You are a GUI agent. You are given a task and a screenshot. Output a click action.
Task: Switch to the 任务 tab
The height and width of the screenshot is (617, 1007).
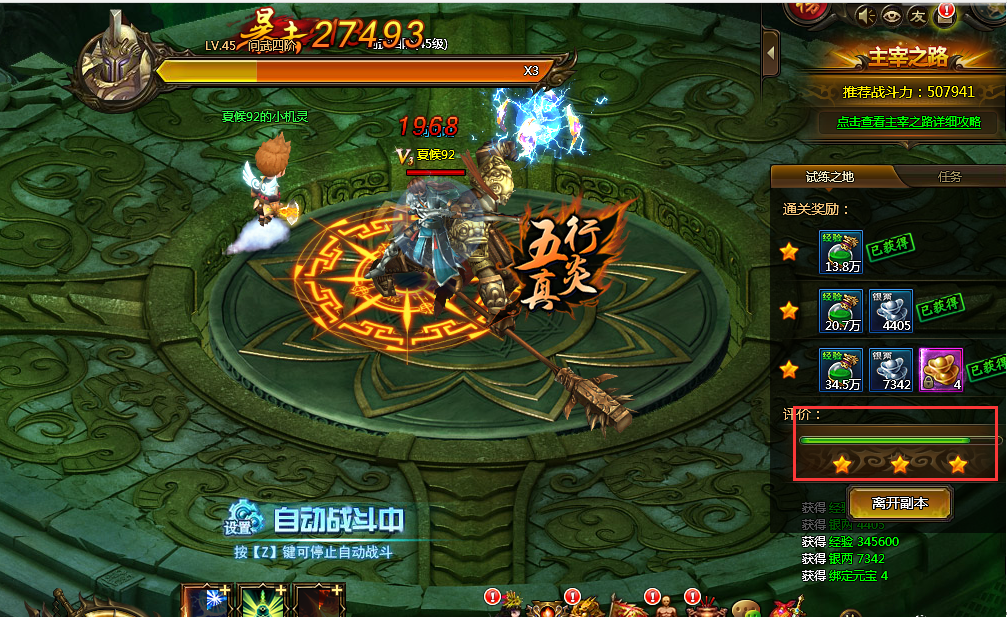949,177
